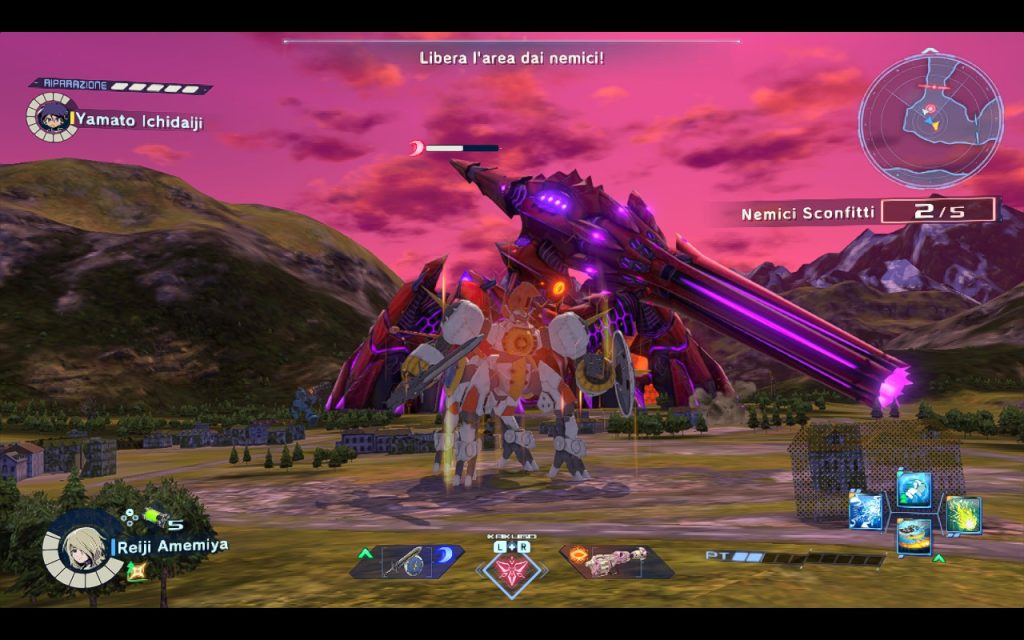Use the green repair canister item
1024x640 pixels.
155,517
